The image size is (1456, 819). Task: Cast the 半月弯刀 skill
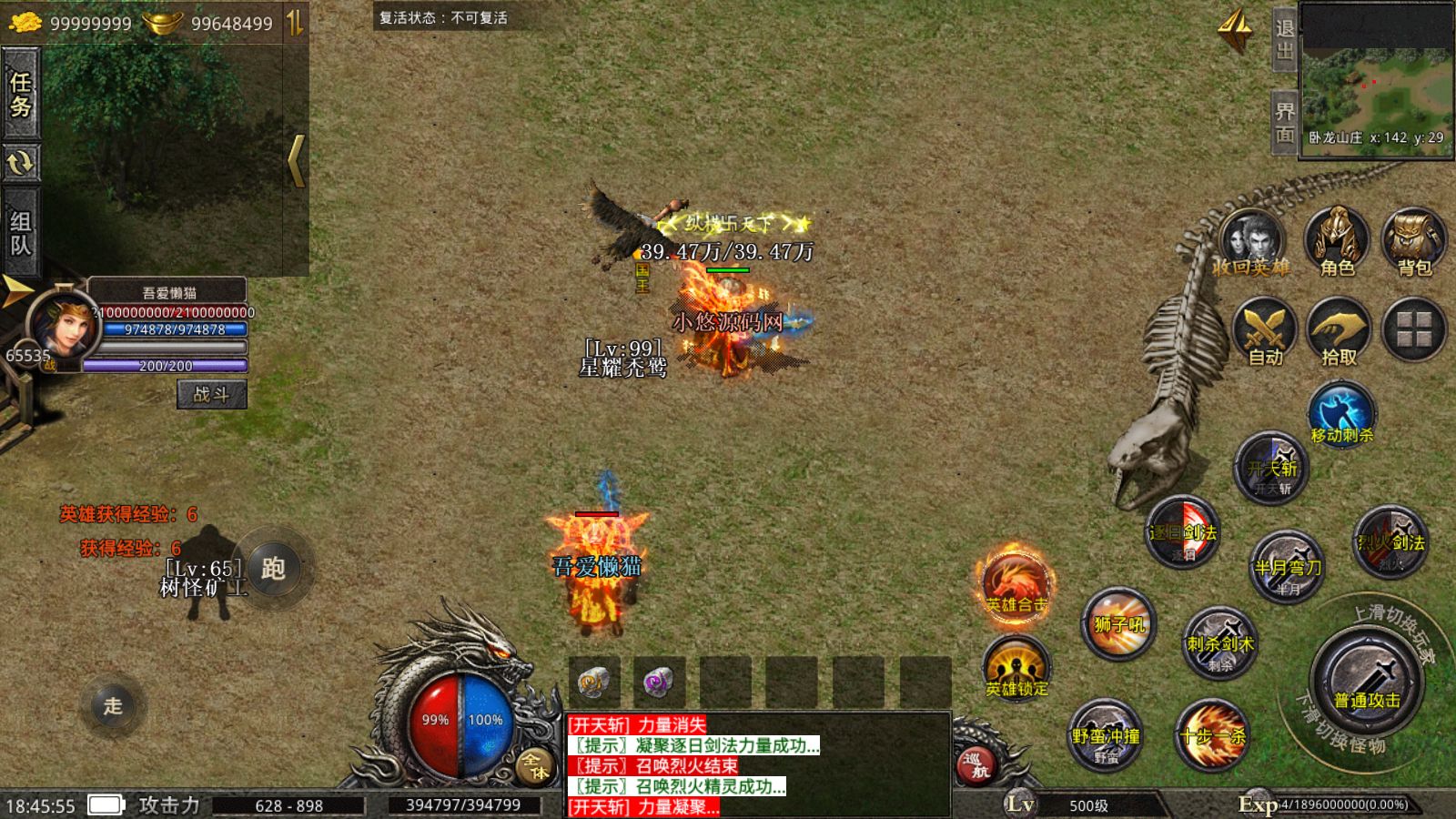point(1287,566)
